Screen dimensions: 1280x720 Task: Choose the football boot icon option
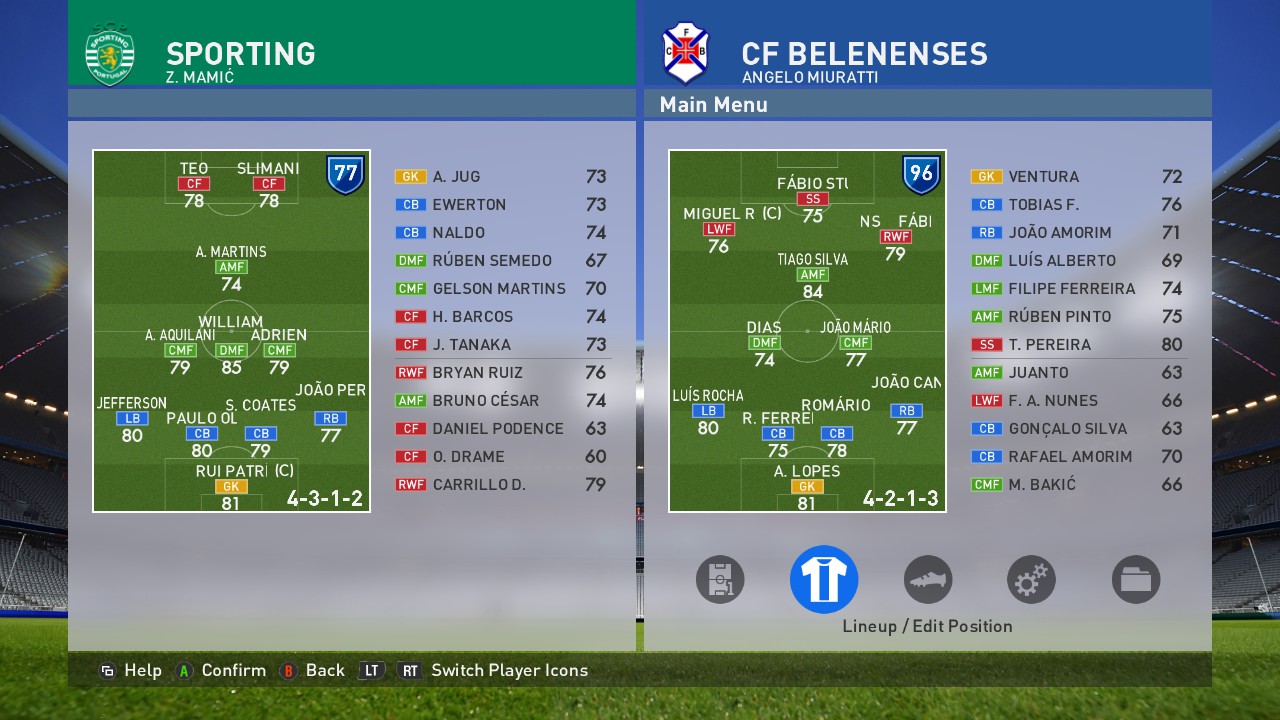[x=928, y=579]
